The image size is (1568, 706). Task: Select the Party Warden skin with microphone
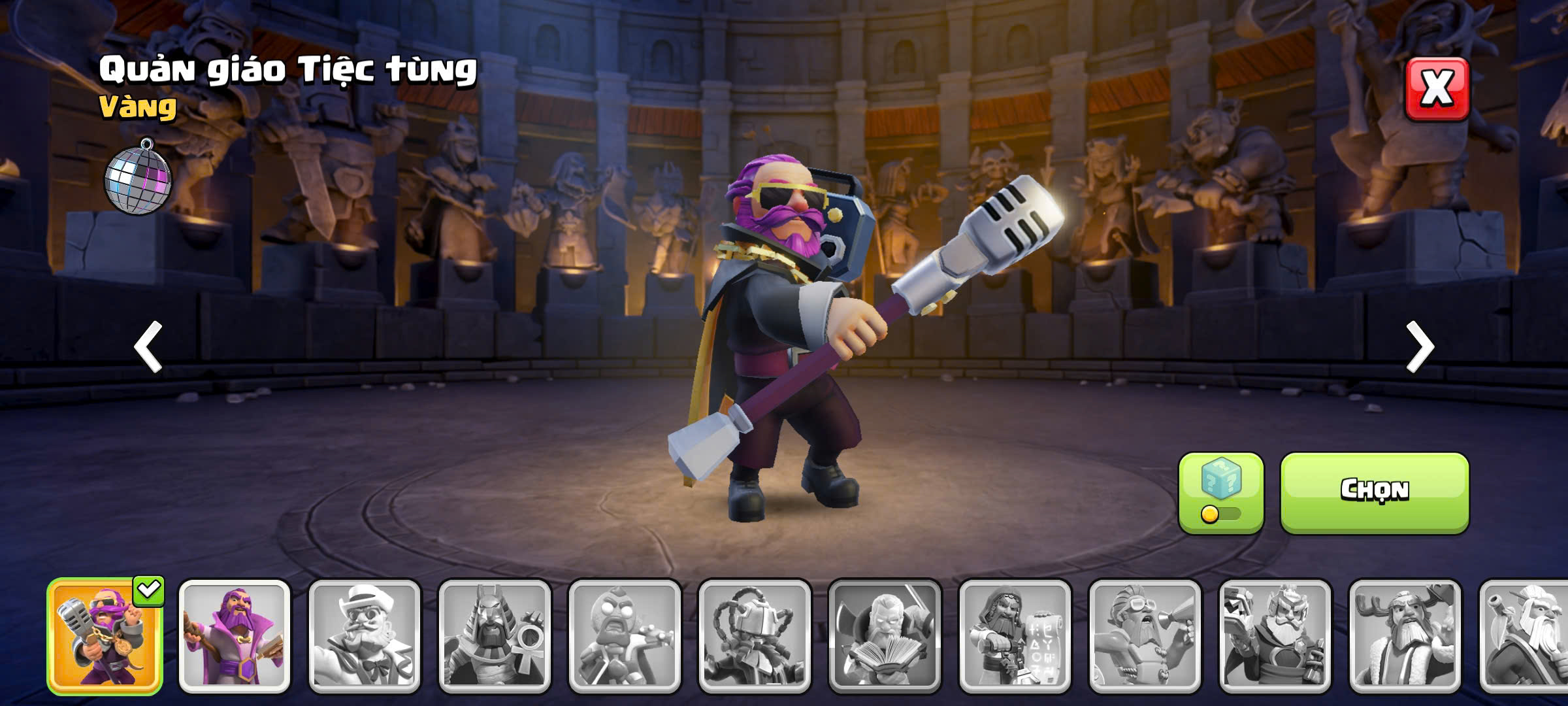(x=105, y=636)
